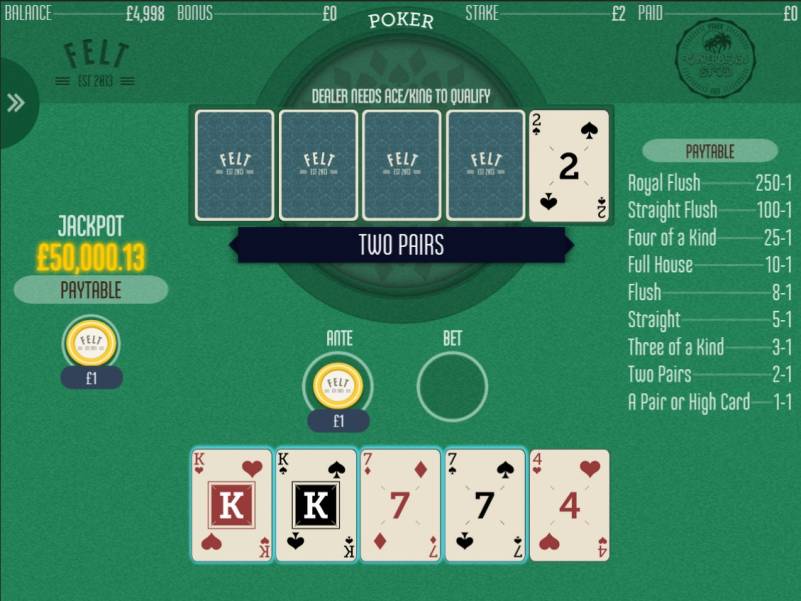Select the Ante chip circle
Viewport: 801px width, 601px height.
pos(338,386)
